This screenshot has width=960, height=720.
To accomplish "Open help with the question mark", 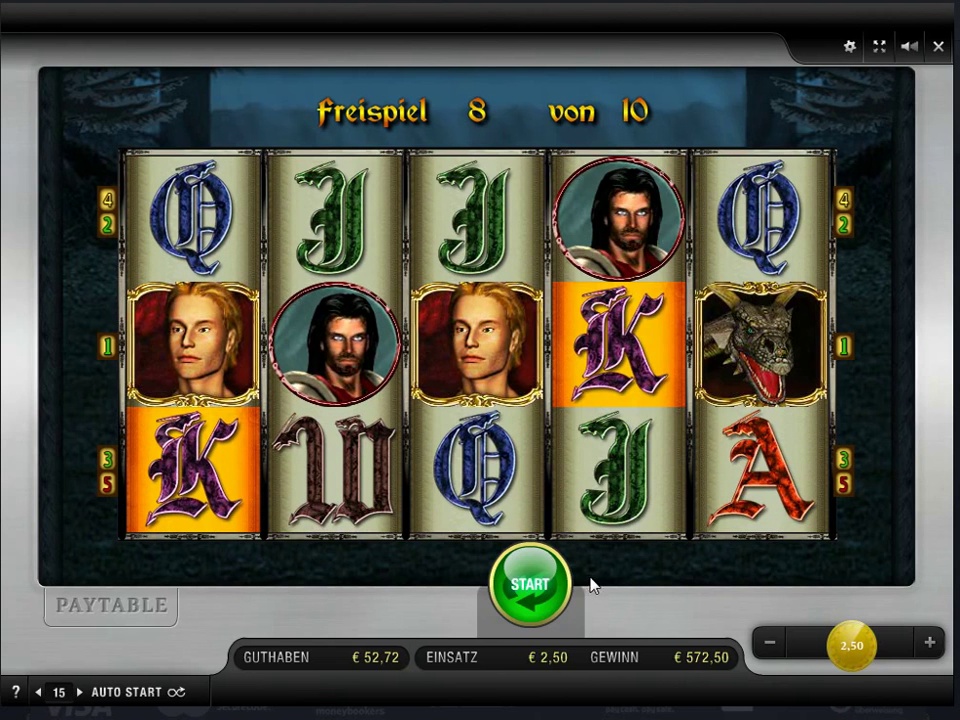I will 15,692.
